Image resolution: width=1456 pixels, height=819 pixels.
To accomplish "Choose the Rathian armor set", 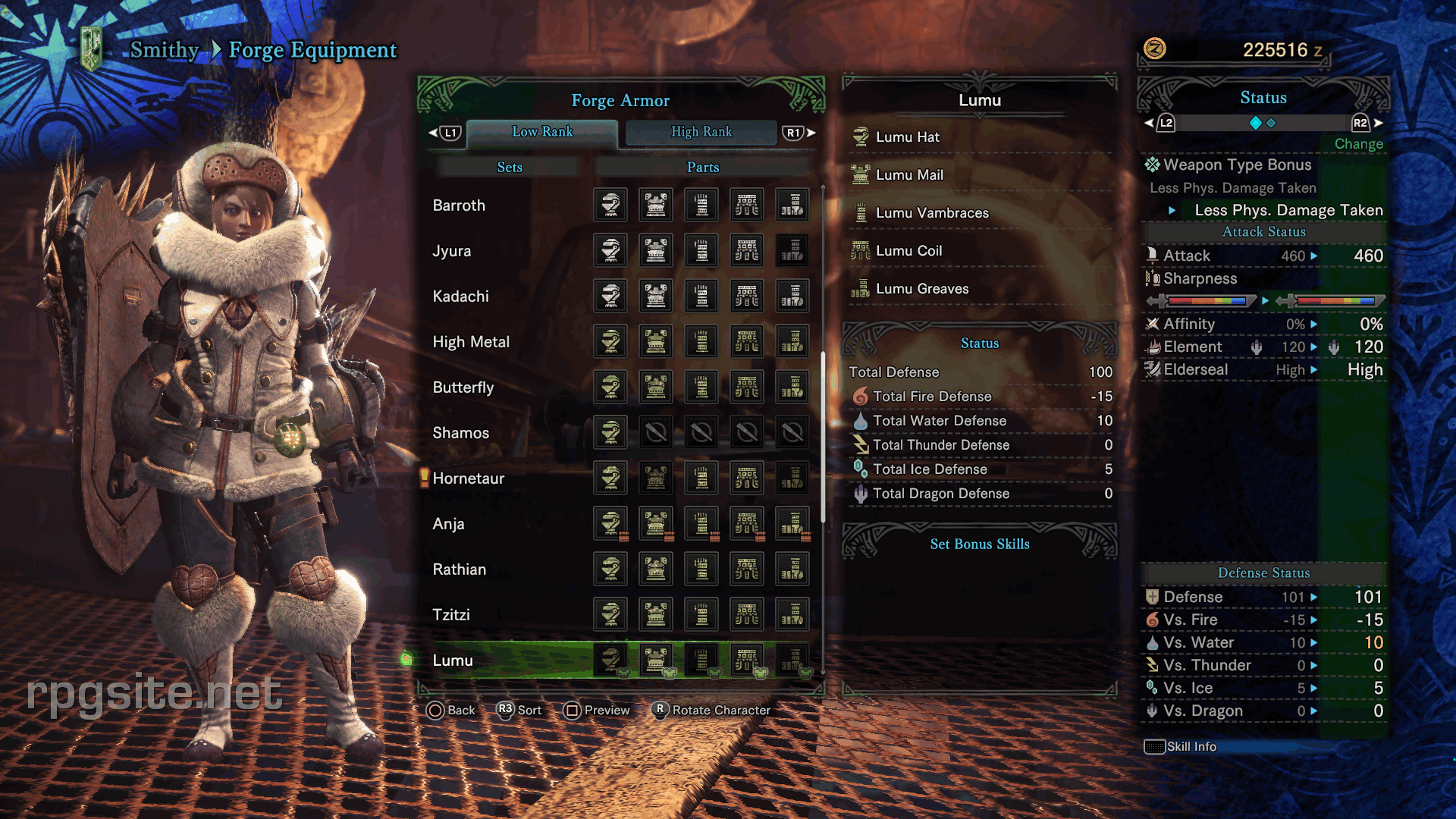I will pos(459,570).
